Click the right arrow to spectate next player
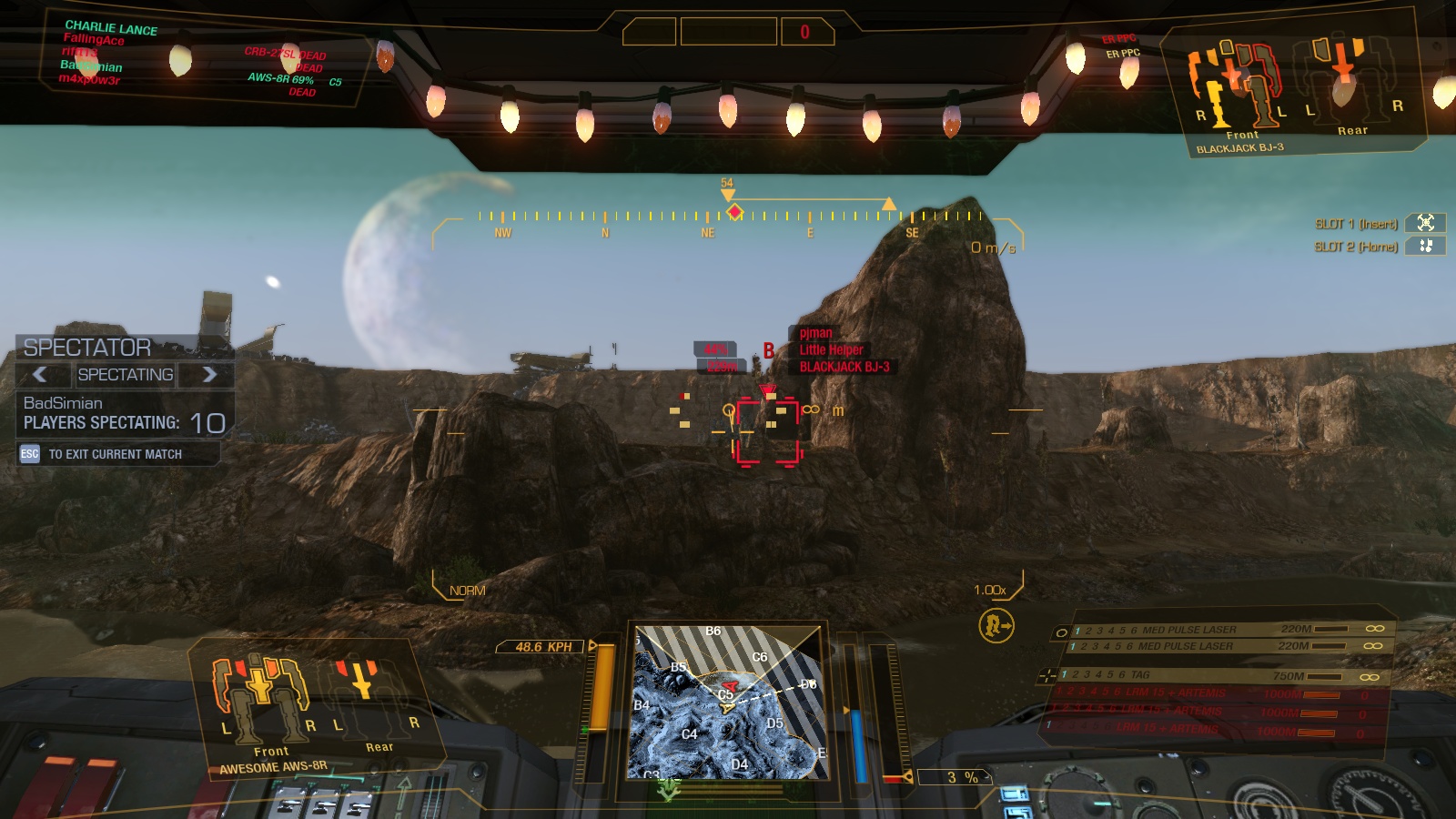 [x=211, y=375]
